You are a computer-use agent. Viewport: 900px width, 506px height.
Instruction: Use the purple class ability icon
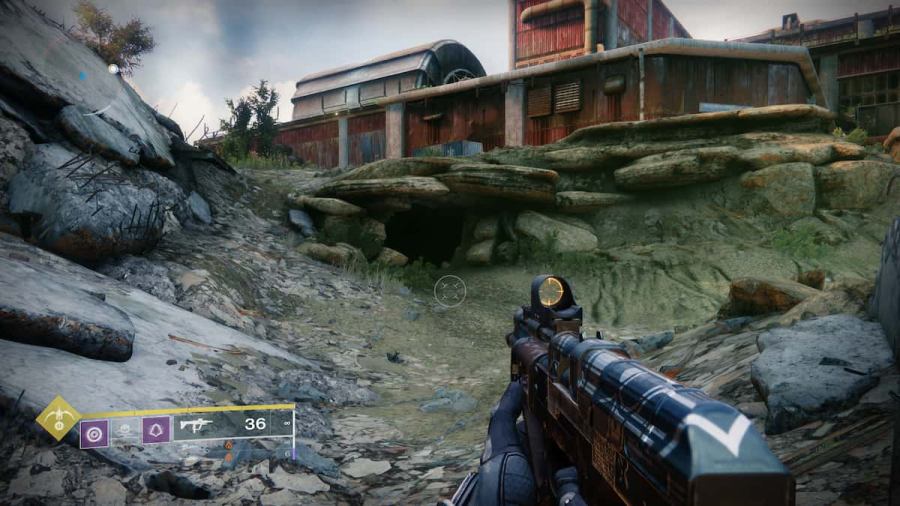[156, 431]
